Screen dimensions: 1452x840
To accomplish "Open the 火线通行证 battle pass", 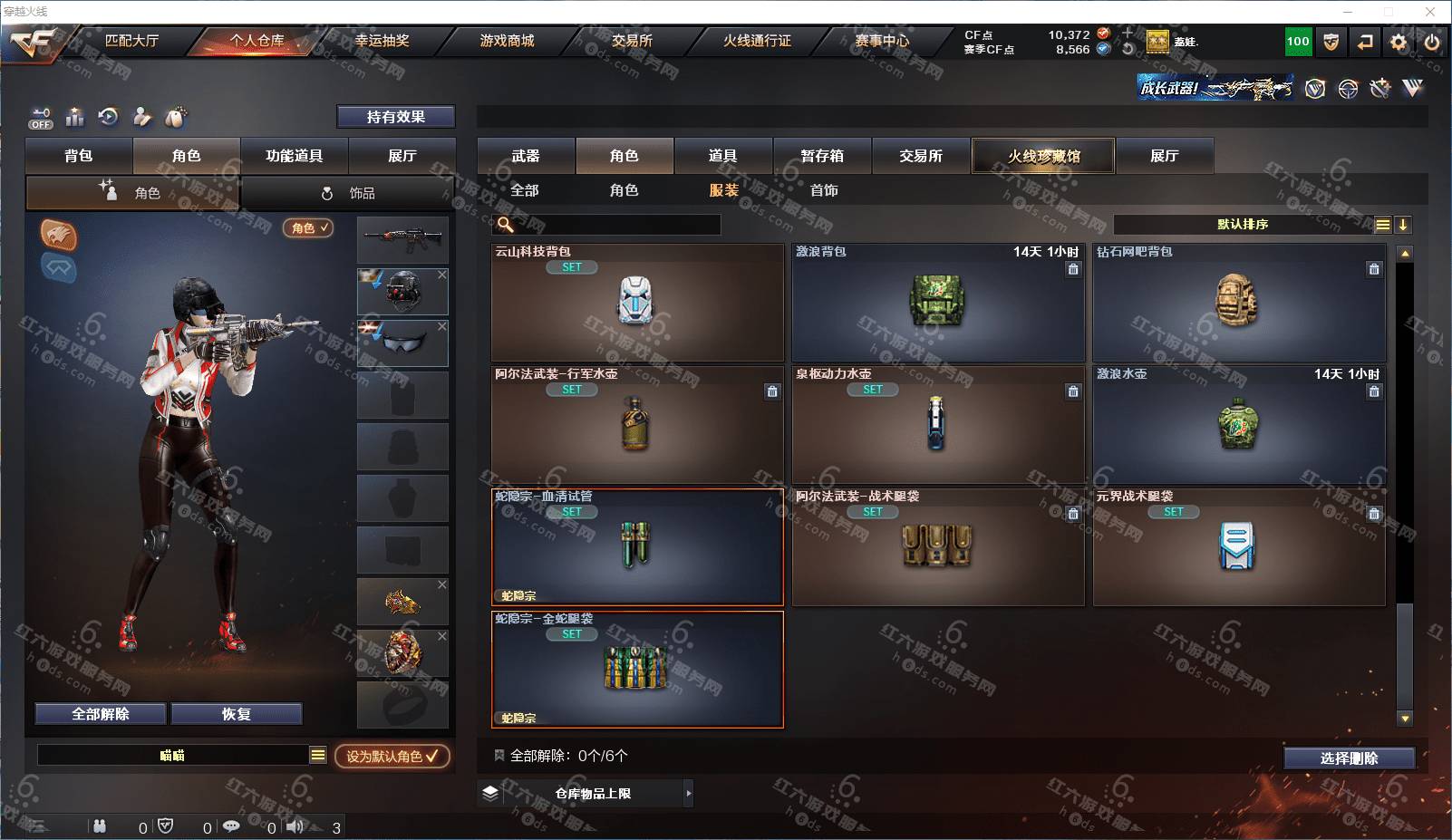I will coord(757,41).
